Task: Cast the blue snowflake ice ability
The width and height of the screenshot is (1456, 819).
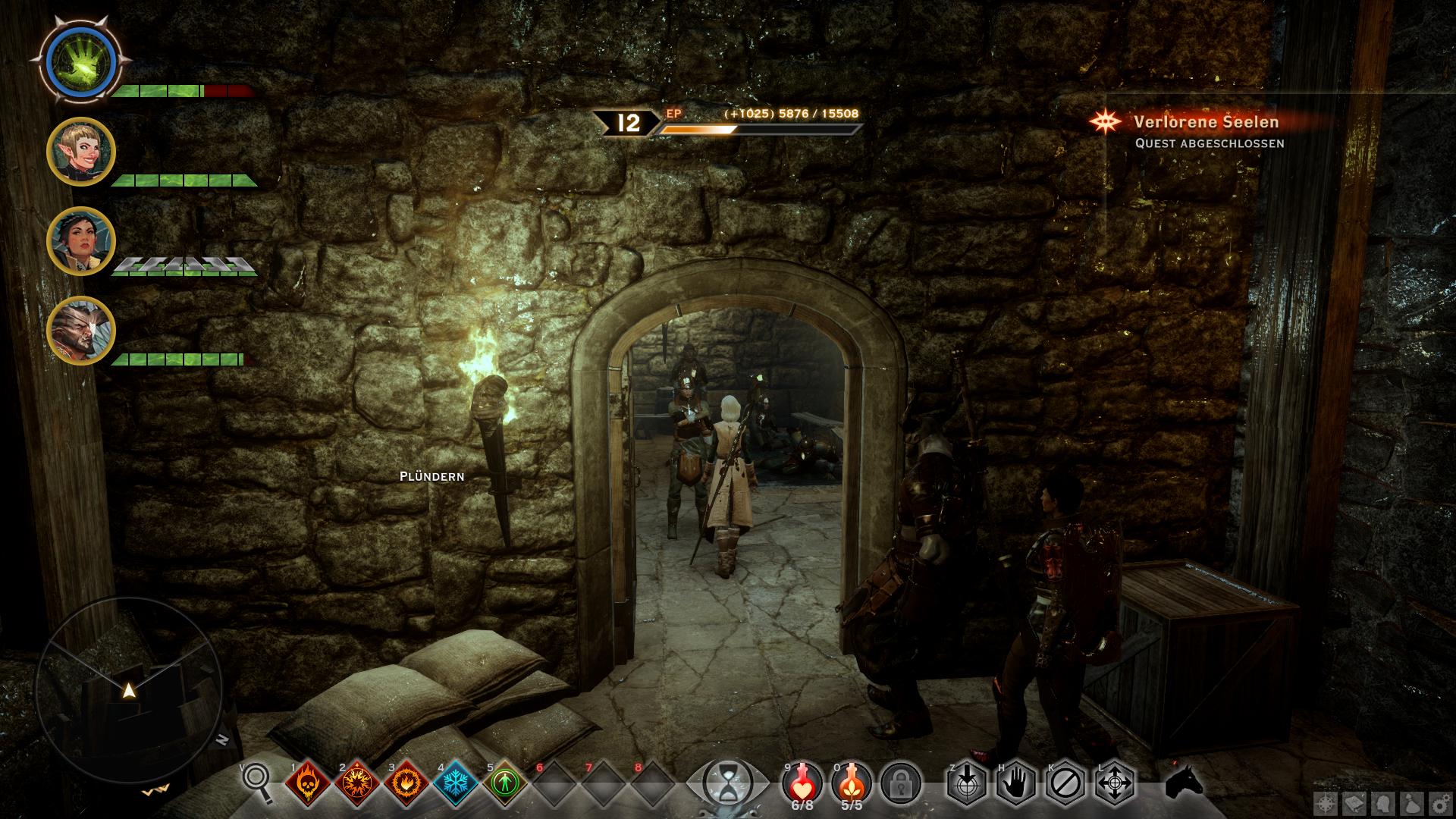Action: point(456,782)
